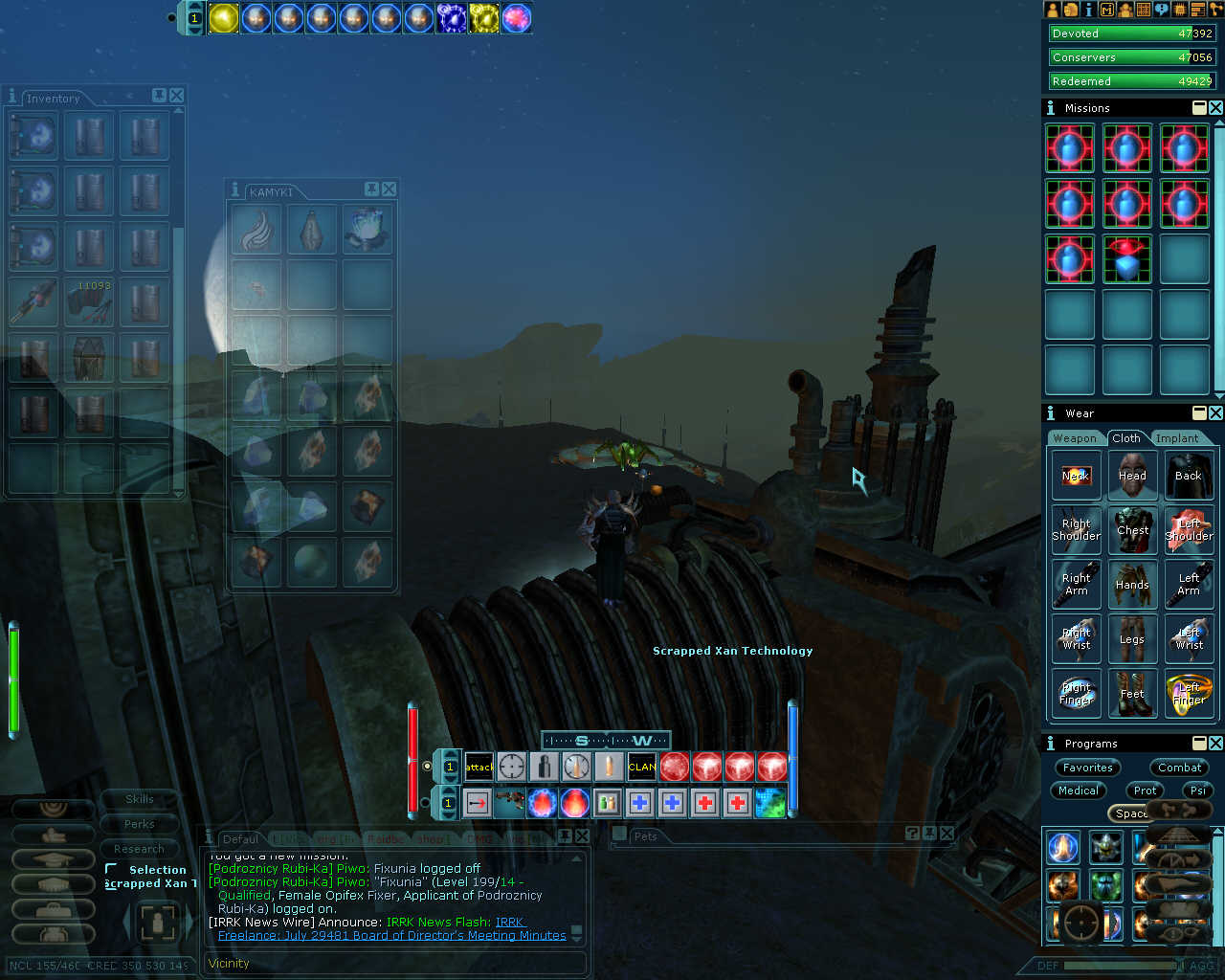Open the Medical programs category
Image resolution: width=1225 pixels, height=980 pixels.
(x=1079, y=791)
